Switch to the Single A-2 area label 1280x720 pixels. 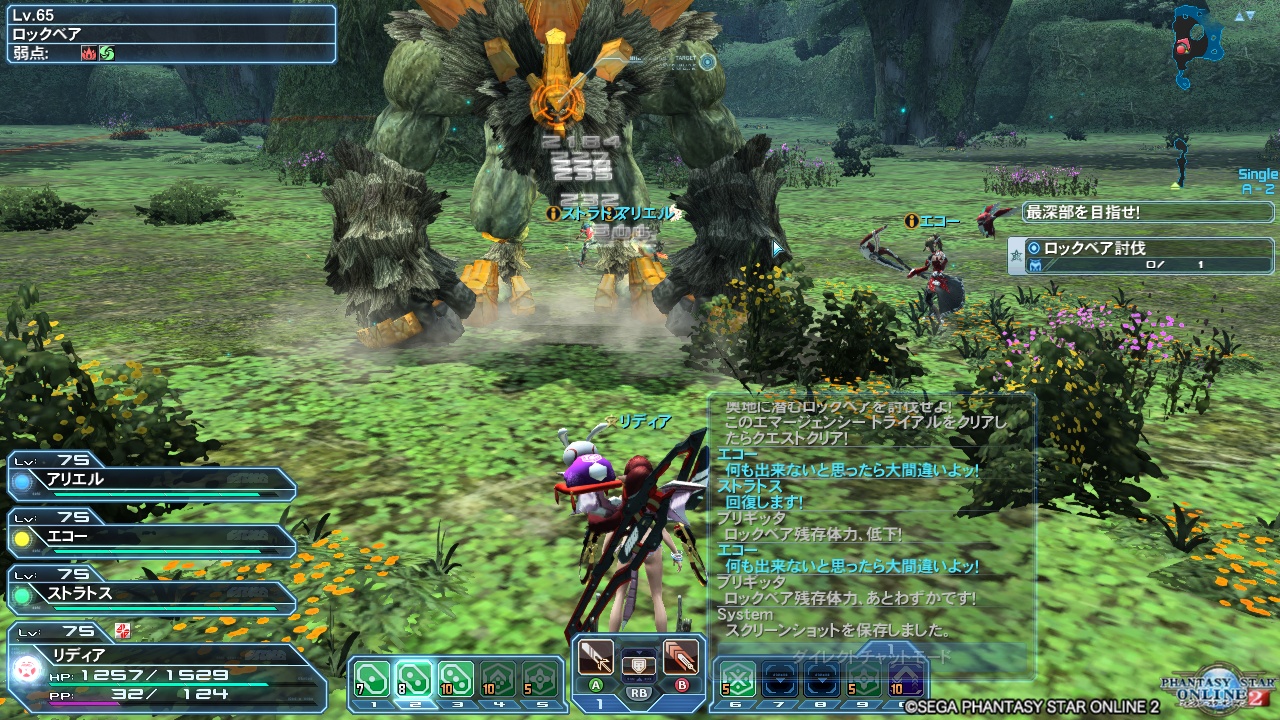click(1247, 180)
